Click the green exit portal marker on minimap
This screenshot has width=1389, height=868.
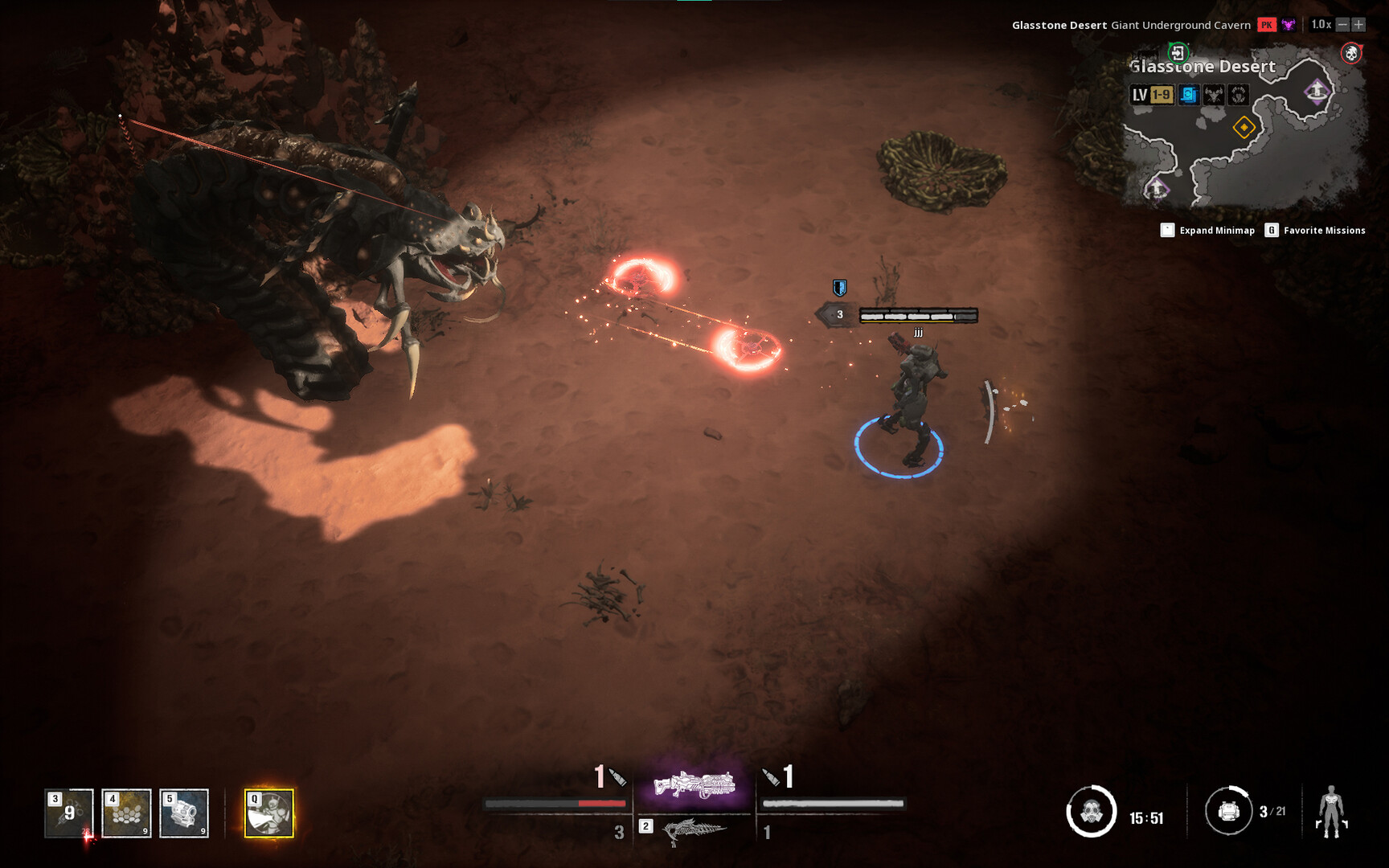(1178, 53)
